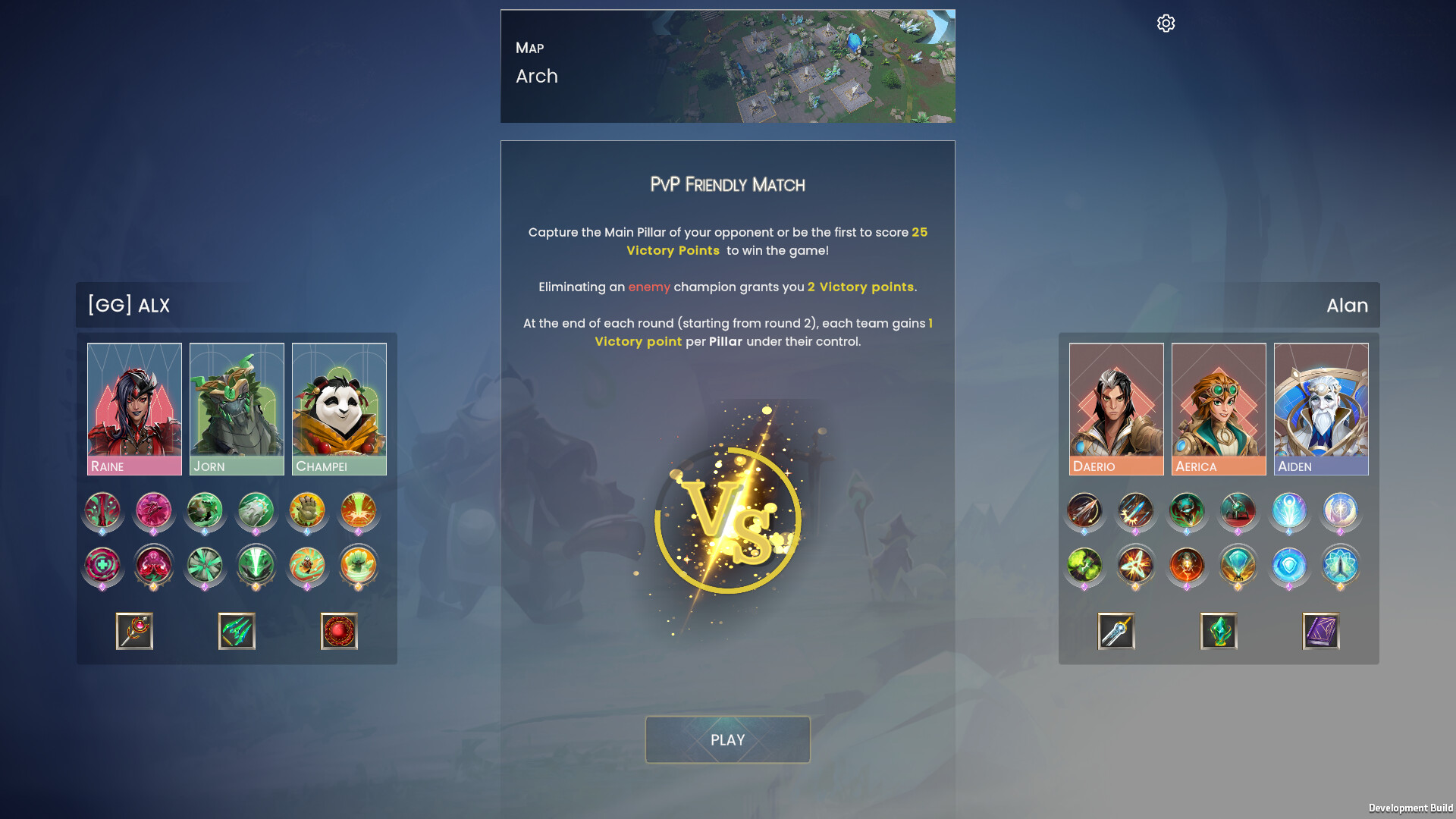Select Daerio's green poison cloud ability
1456x819 pixels.
coord(1084,566)
